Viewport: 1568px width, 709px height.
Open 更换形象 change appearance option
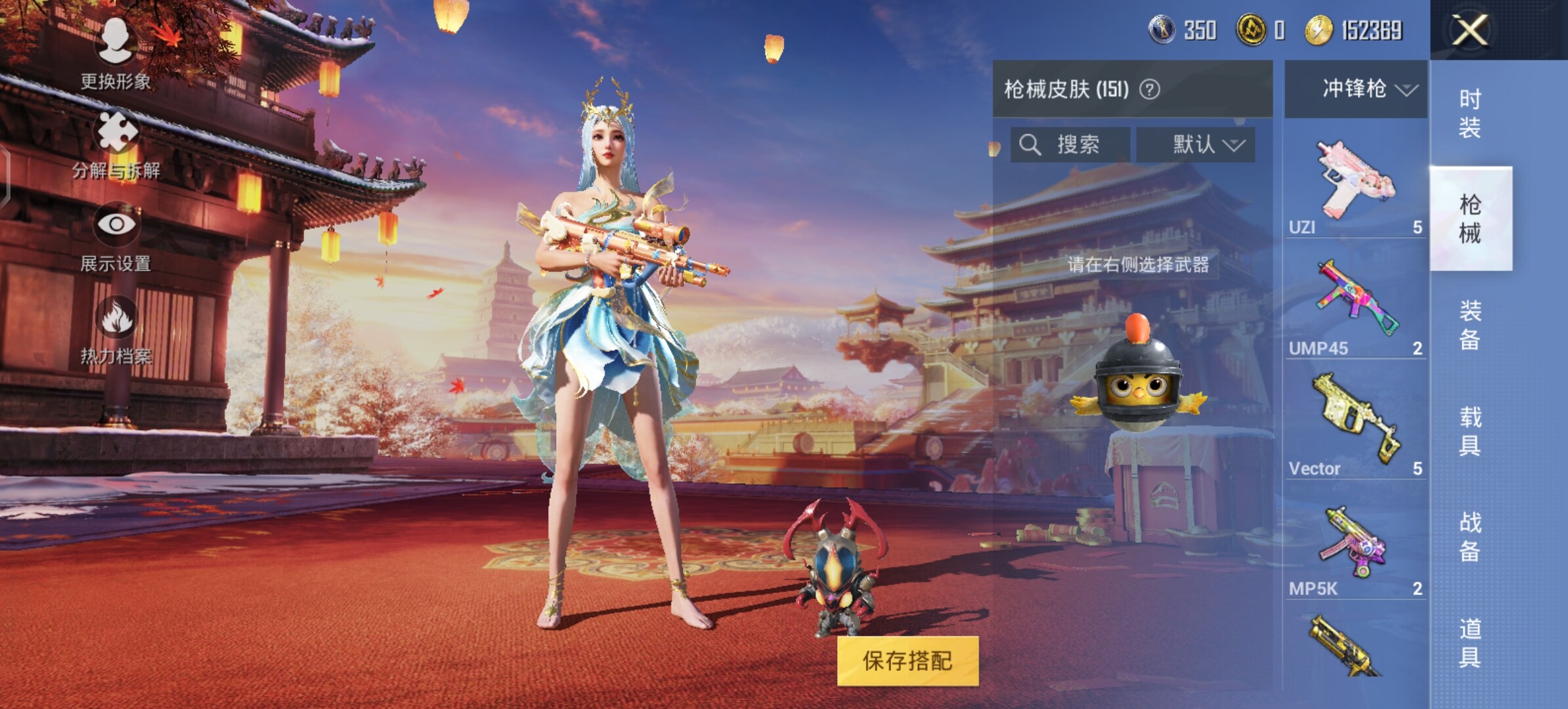(x=116, y=53)
